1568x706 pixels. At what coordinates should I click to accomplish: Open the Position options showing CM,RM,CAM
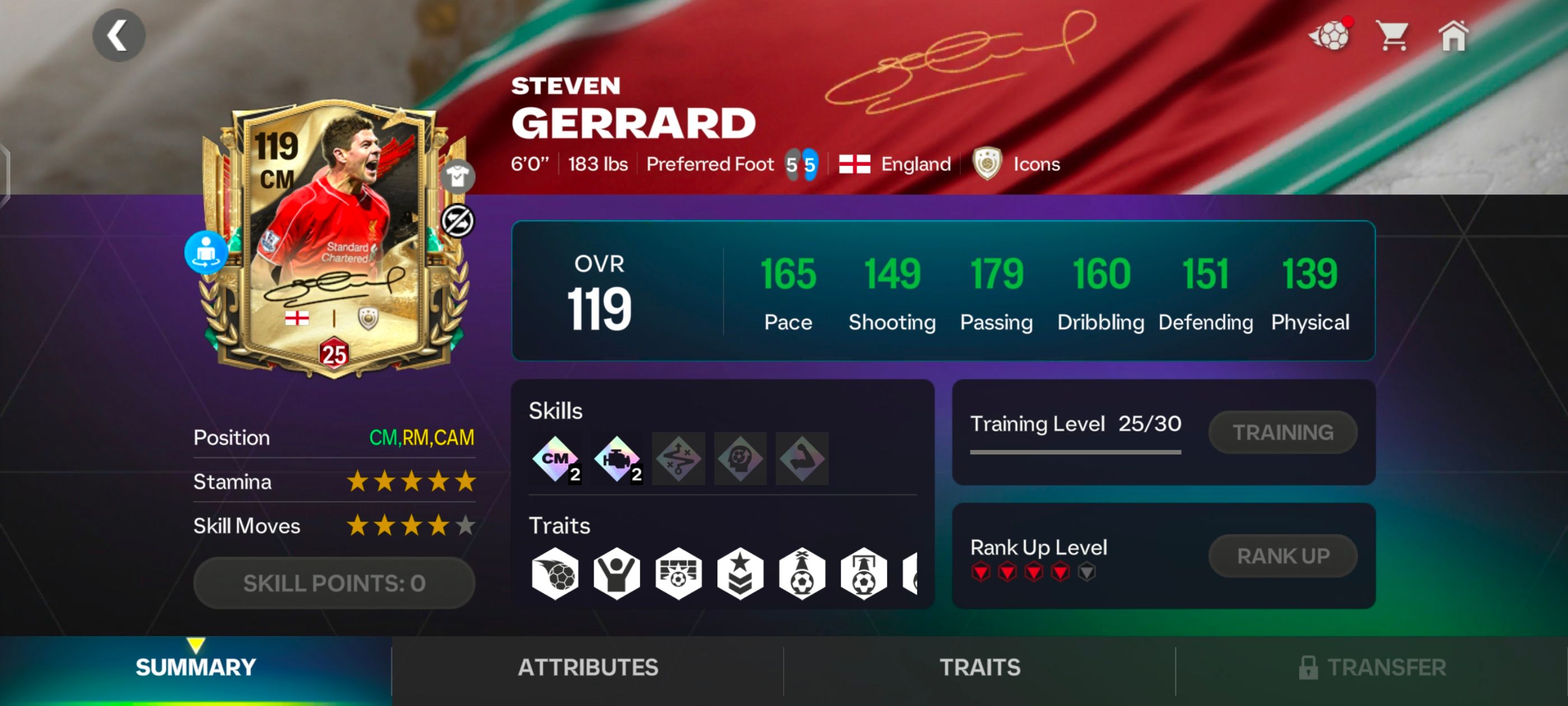[x=422, y=438]
